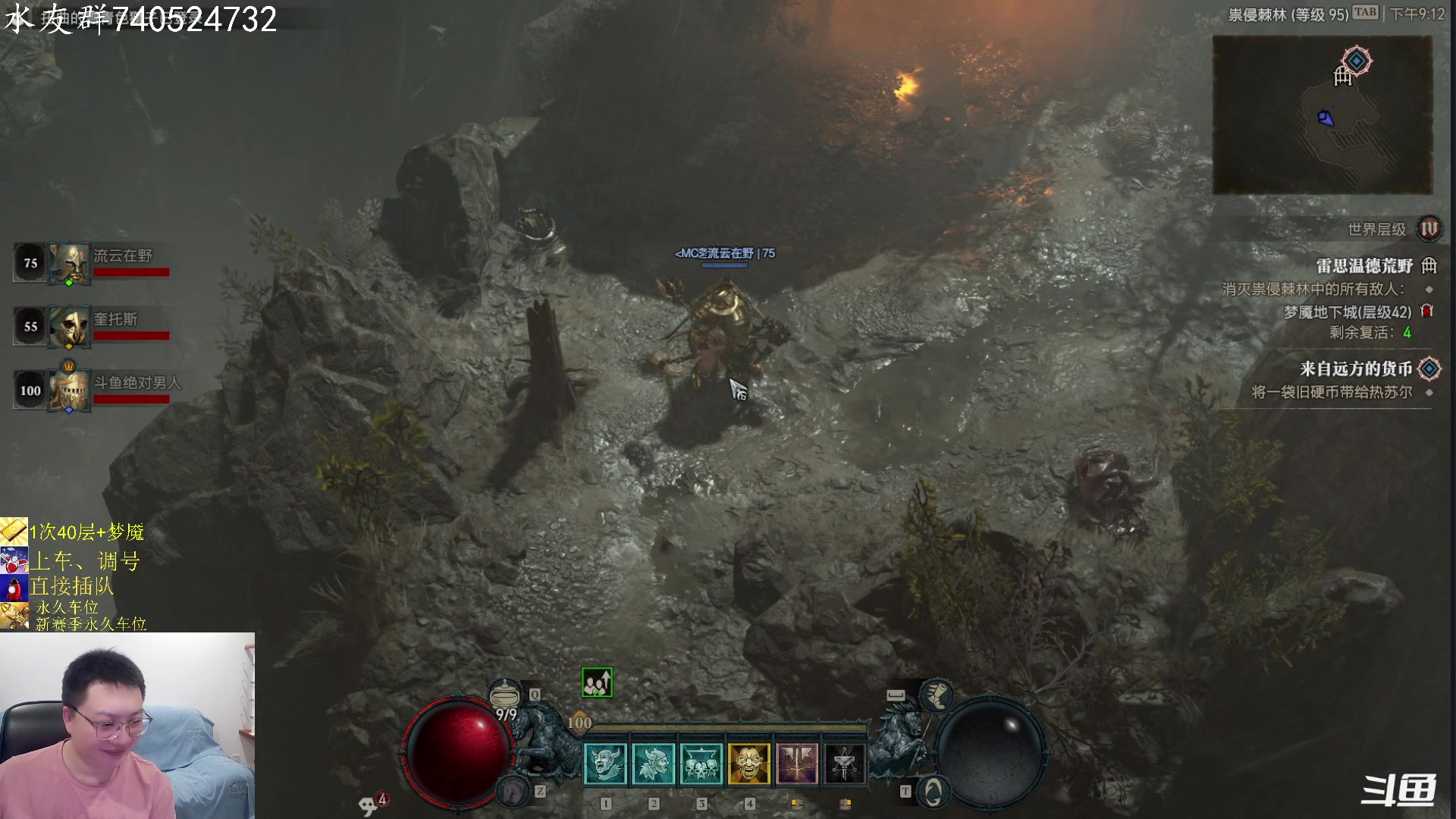Select the greyed-out dagger skill slot
Screen dimensions: 1456x819
pyautogui.click(x=844, y=764)
